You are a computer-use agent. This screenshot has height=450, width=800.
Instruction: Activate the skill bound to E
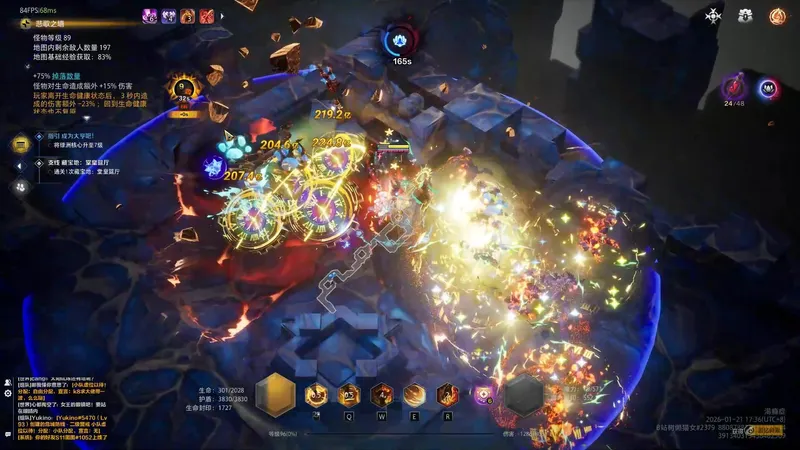[x=413, y=394]
